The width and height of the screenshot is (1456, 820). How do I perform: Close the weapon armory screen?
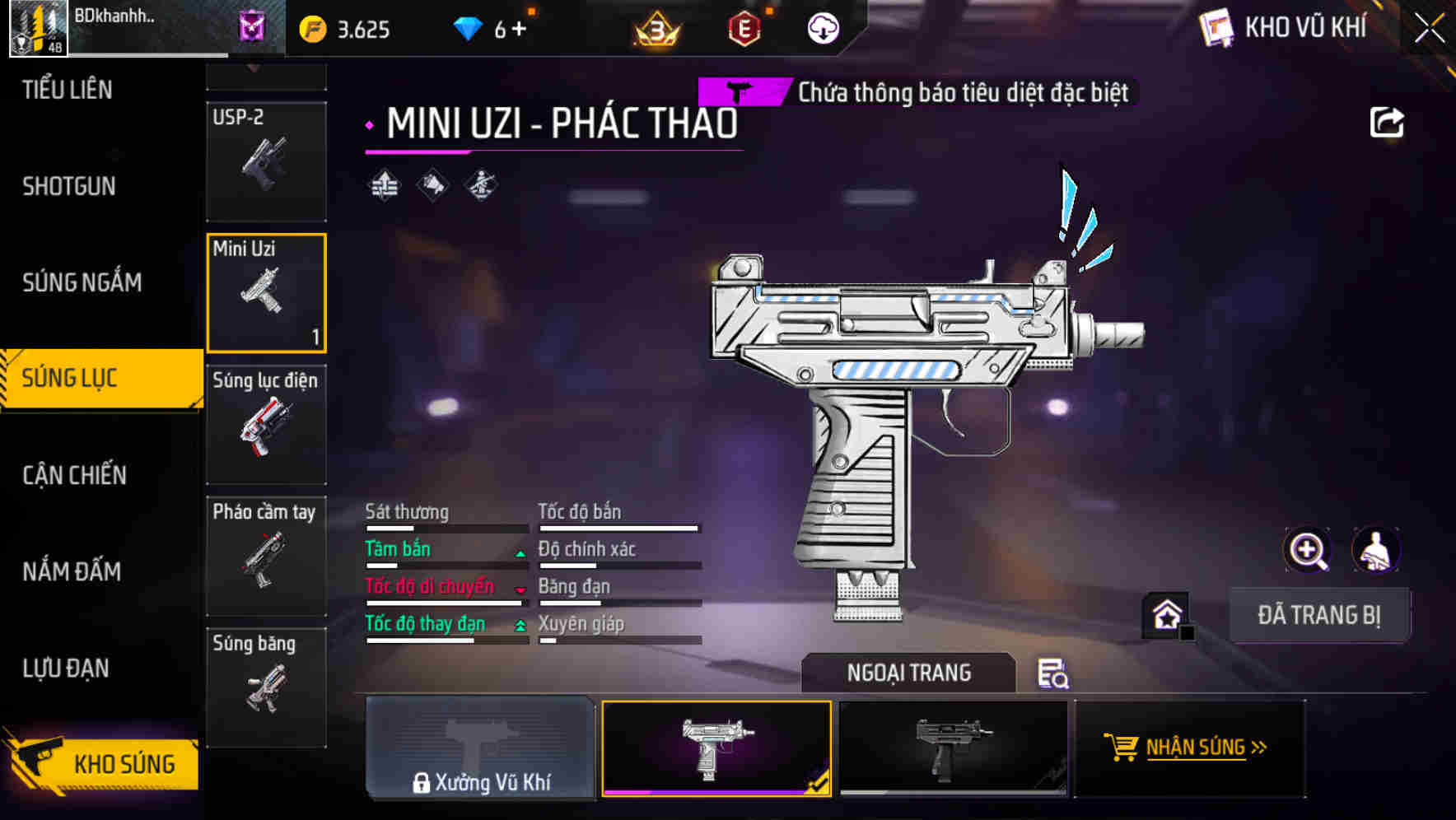point(1429,29)
